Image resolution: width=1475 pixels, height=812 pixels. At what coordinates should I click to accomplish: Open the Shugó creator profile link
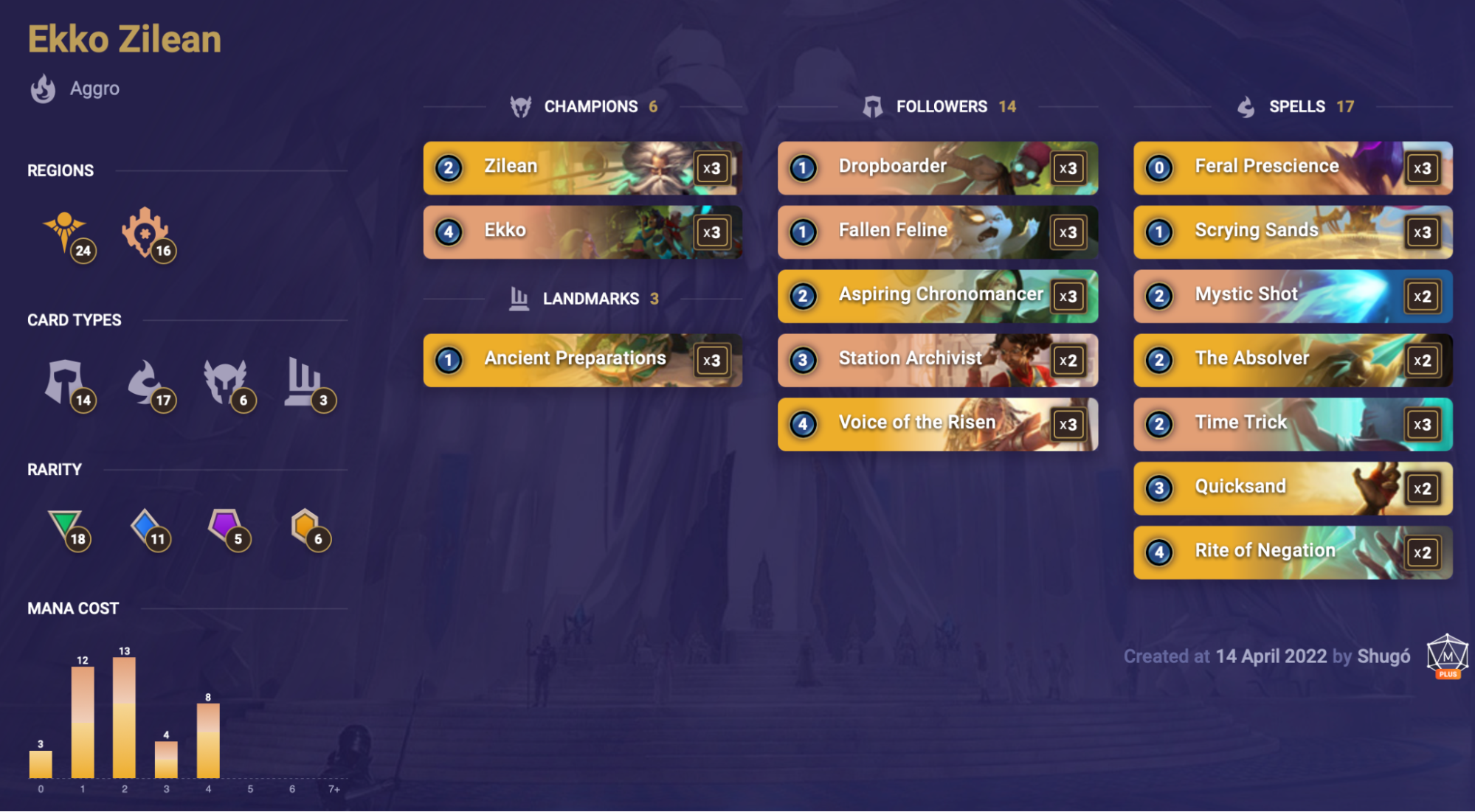point(1384,656)
